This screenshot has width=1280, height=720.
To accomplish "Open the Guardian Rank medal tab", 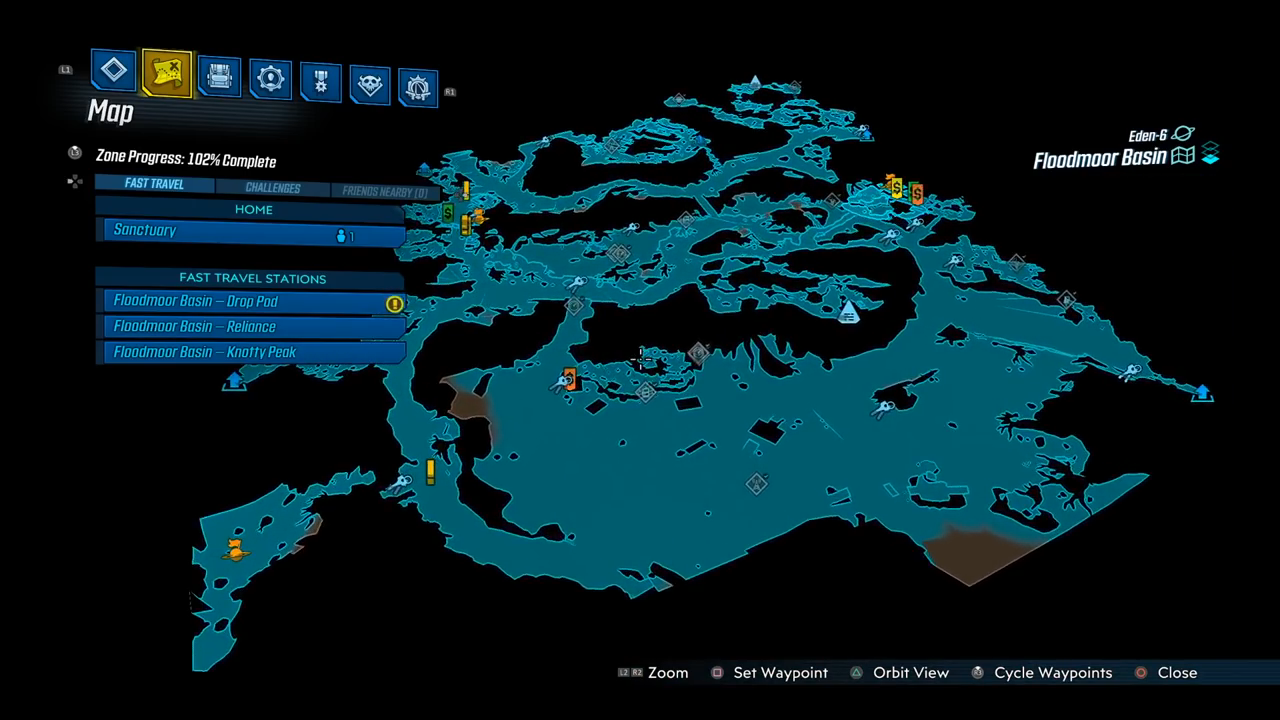I will pos(320,82).
